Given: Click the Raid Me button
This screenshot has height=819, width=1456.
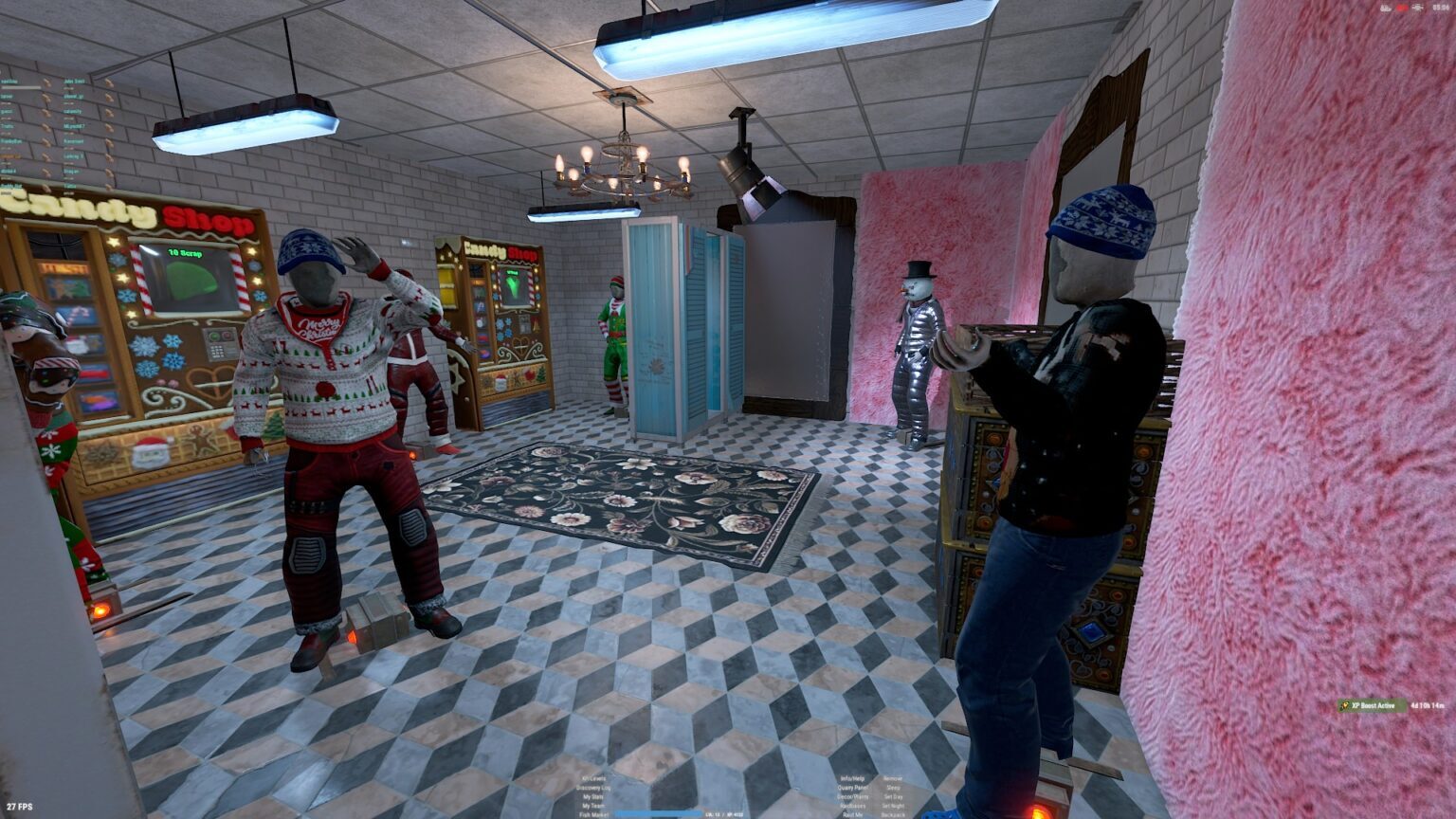Looking at the screenshot, I should coord(852,814).
